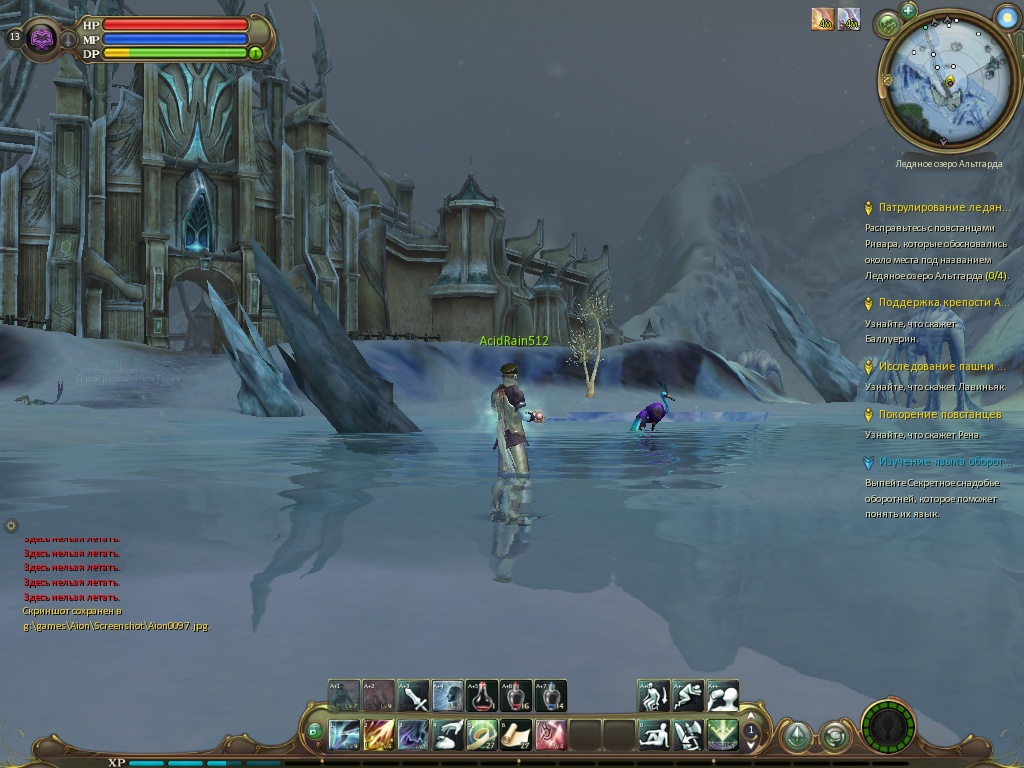
Task: Switch hotbar page with the up arrow
Action: pos(750,721)
